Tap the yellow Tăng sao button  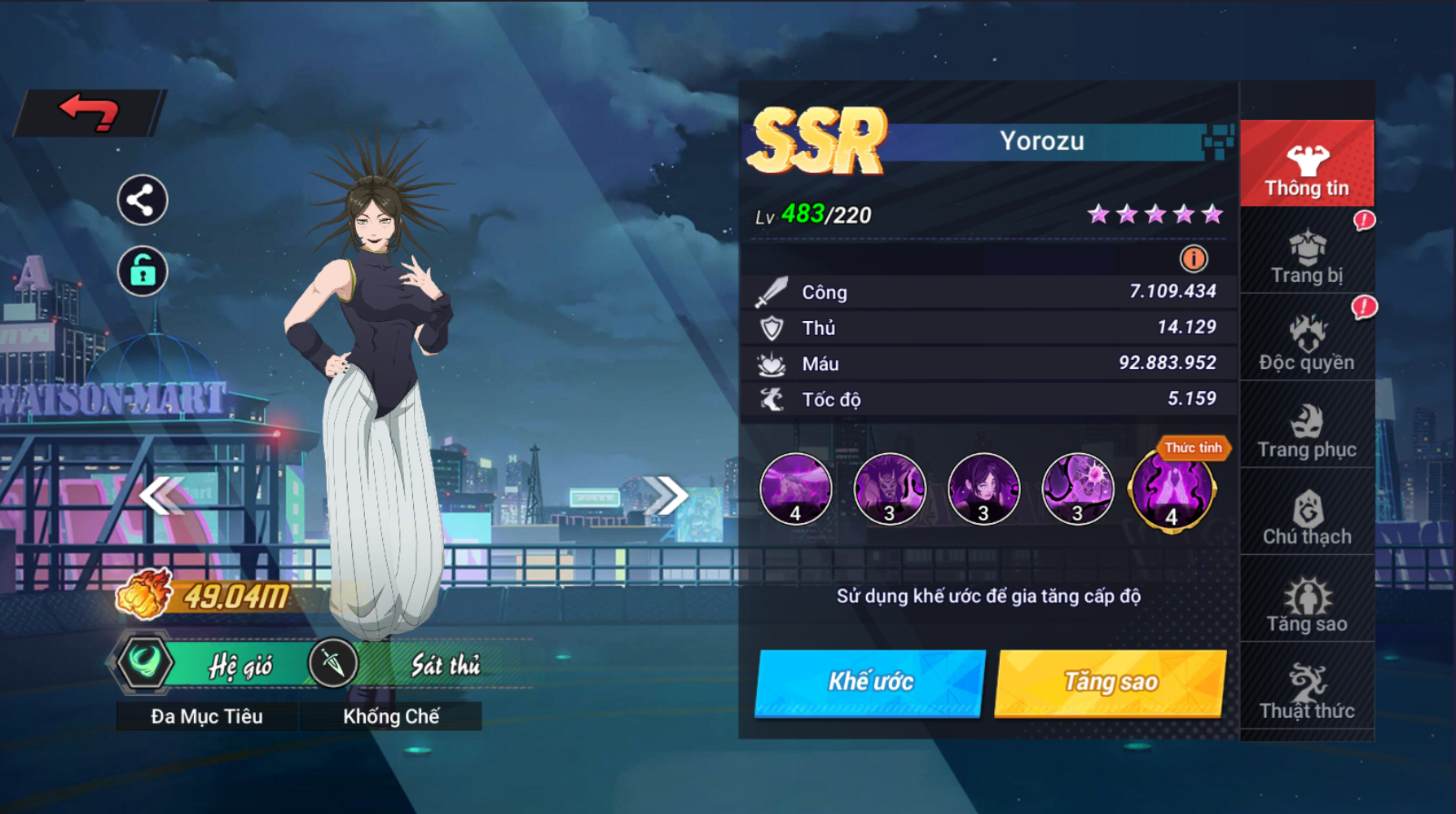(x=1111, y=682)
